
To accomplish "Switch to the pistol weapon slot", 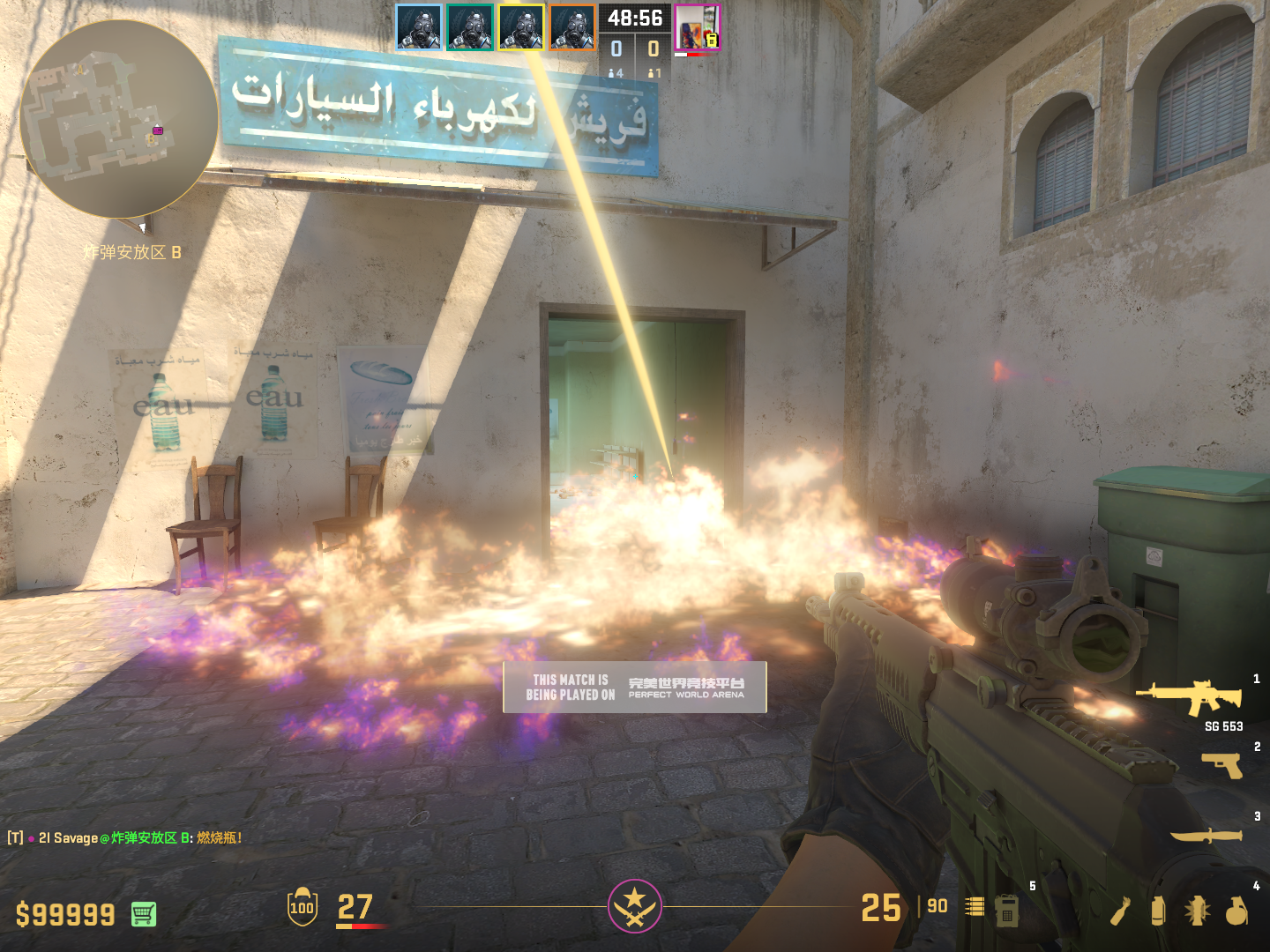I will pyautogui.click(x=1222, y=764).
